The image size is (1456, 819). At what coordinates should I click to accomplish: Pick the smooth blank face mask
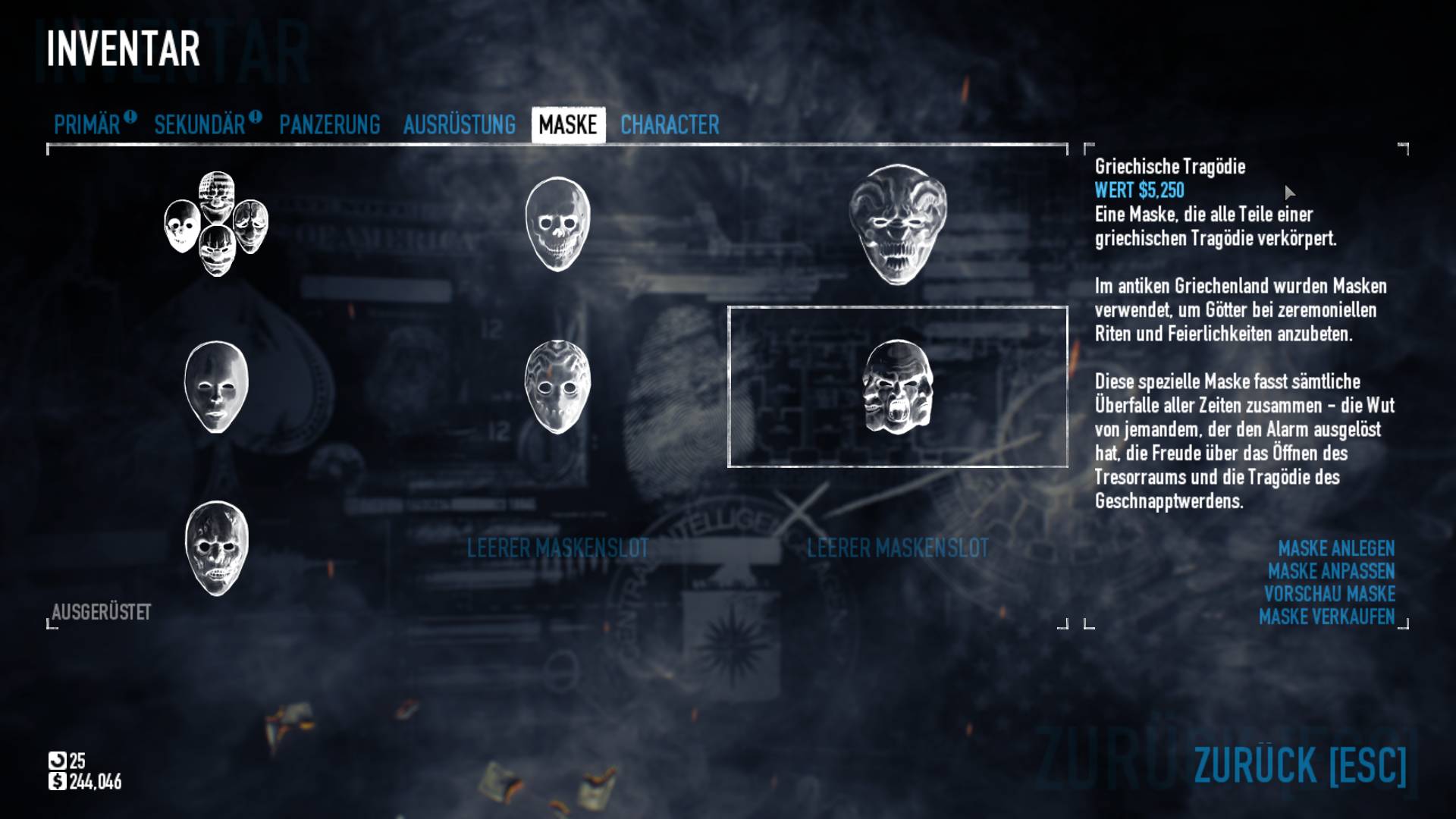tap(216, 387)
